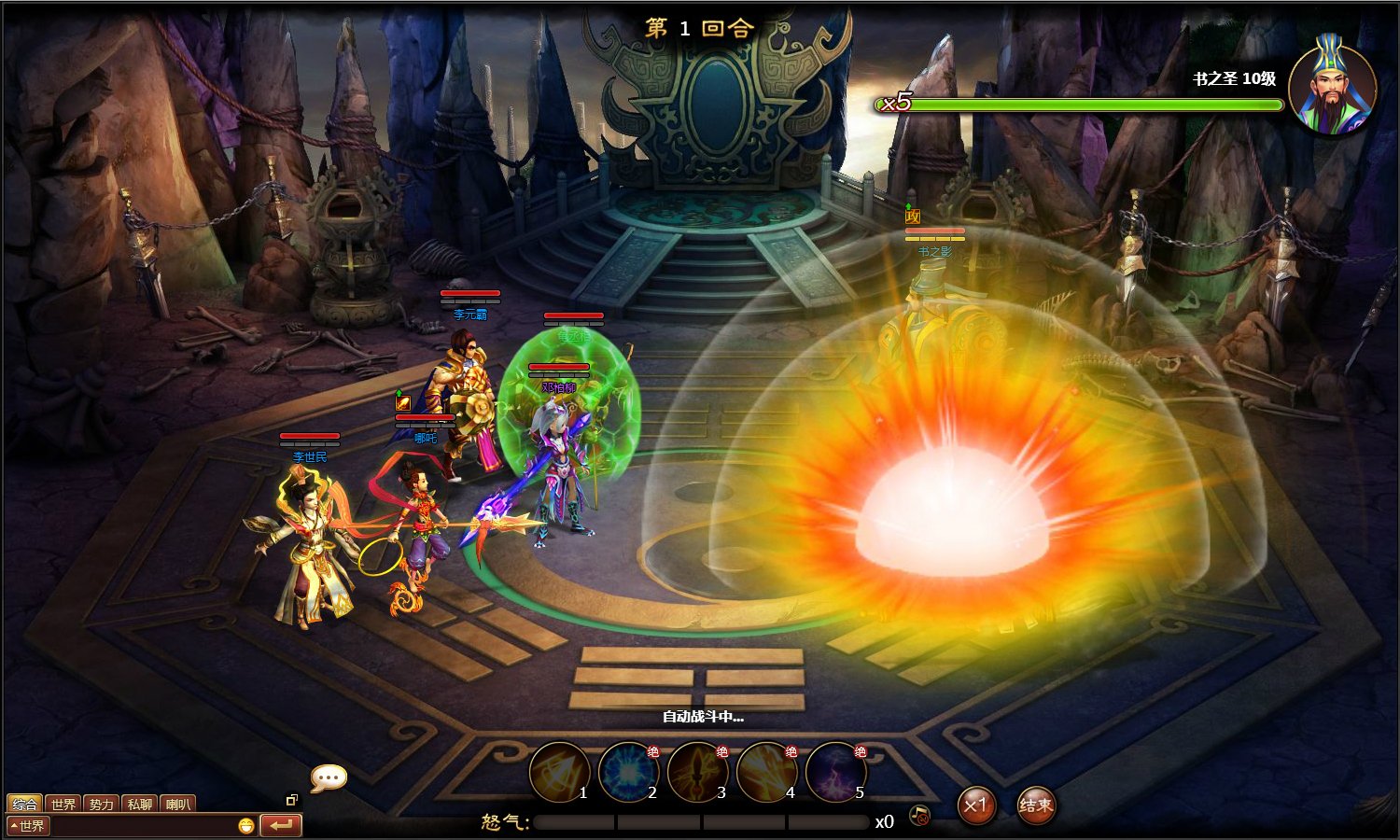Click the chat message input field
Viewport: 1400px width, 840px height.
click(140, 826)
